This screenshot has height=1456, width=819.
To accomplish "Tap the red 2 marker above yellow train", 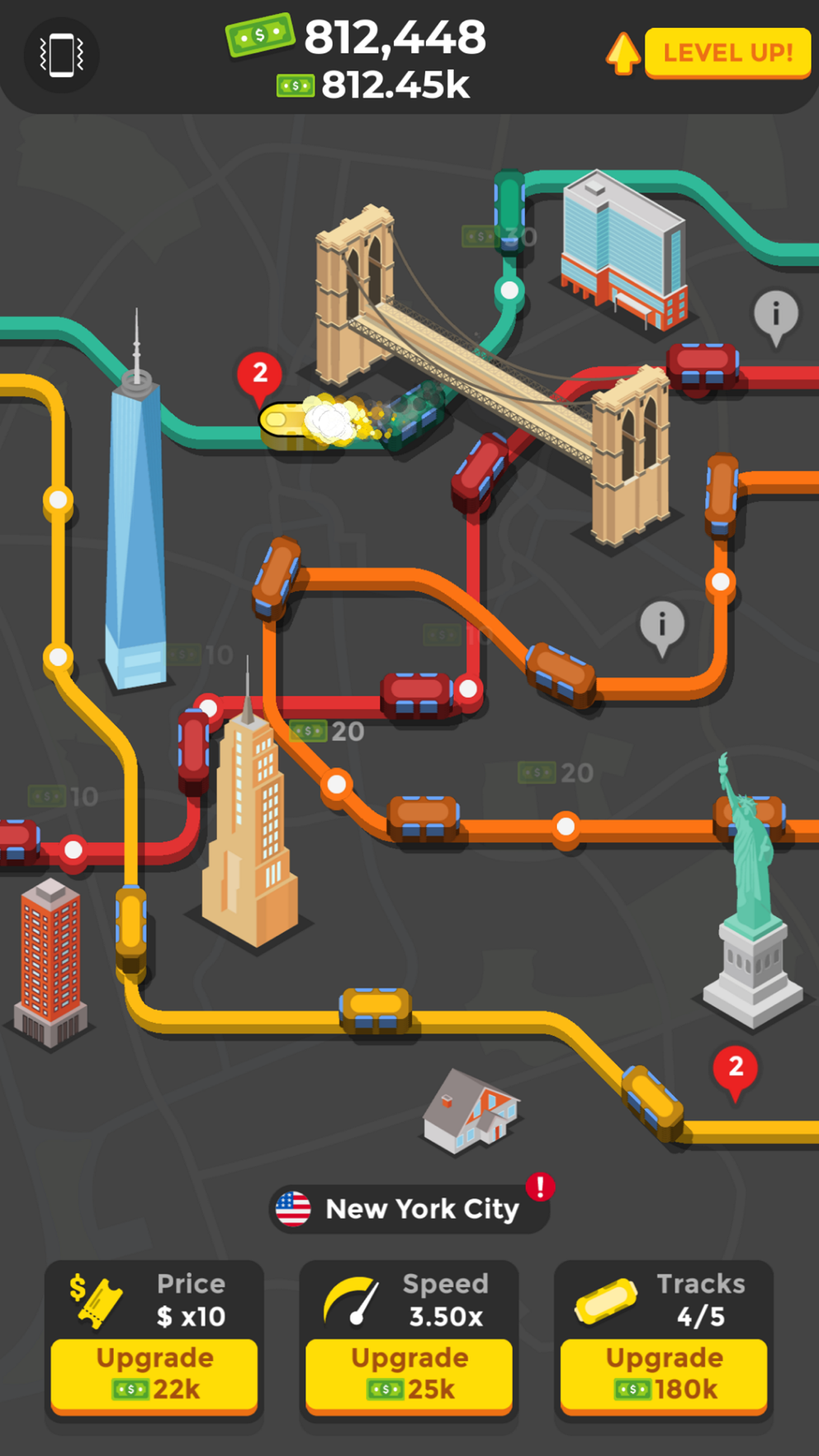I will [260, 375].
